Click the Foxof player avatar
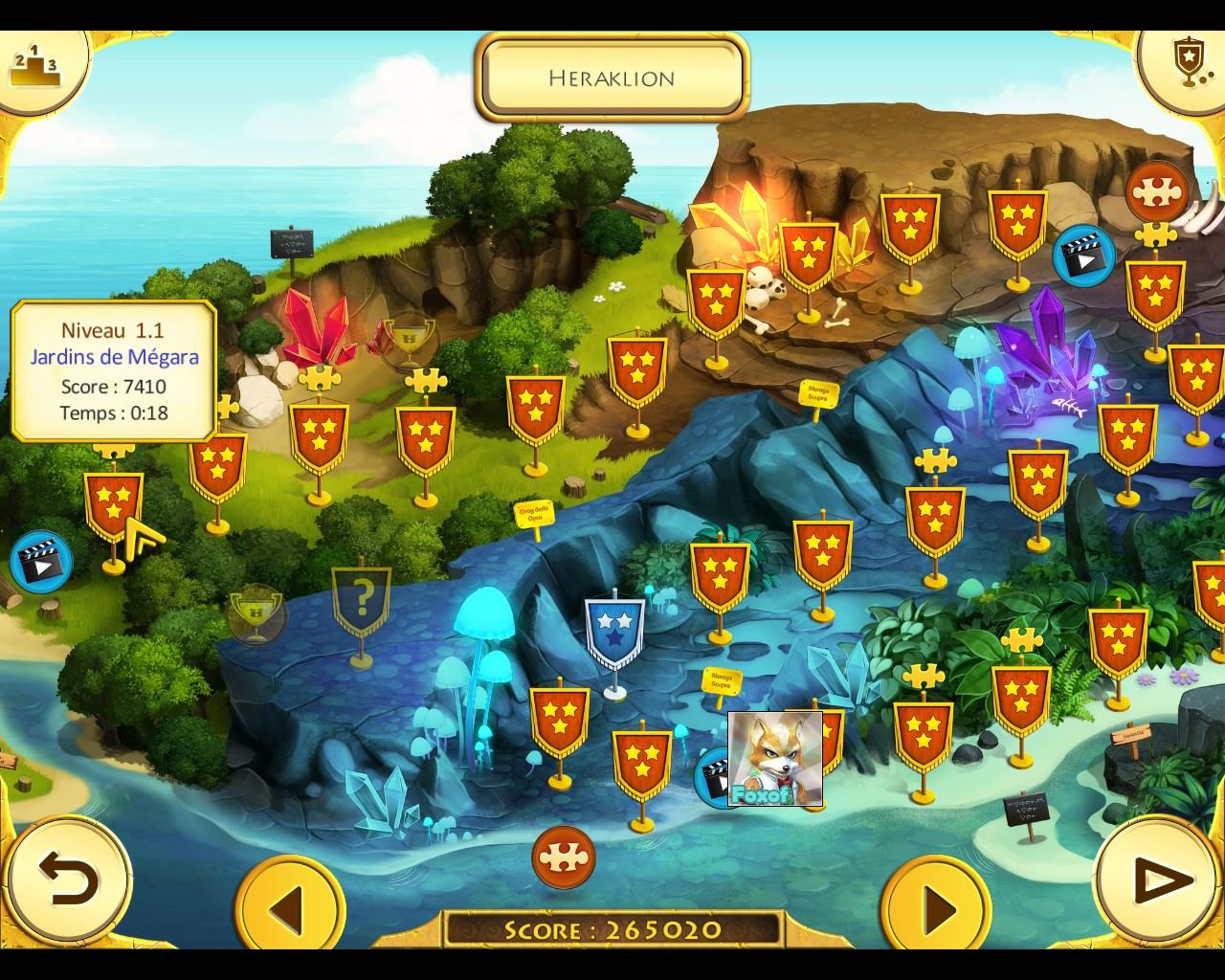The height and width of the screenshot is (980, 1225). click(775, 758)
